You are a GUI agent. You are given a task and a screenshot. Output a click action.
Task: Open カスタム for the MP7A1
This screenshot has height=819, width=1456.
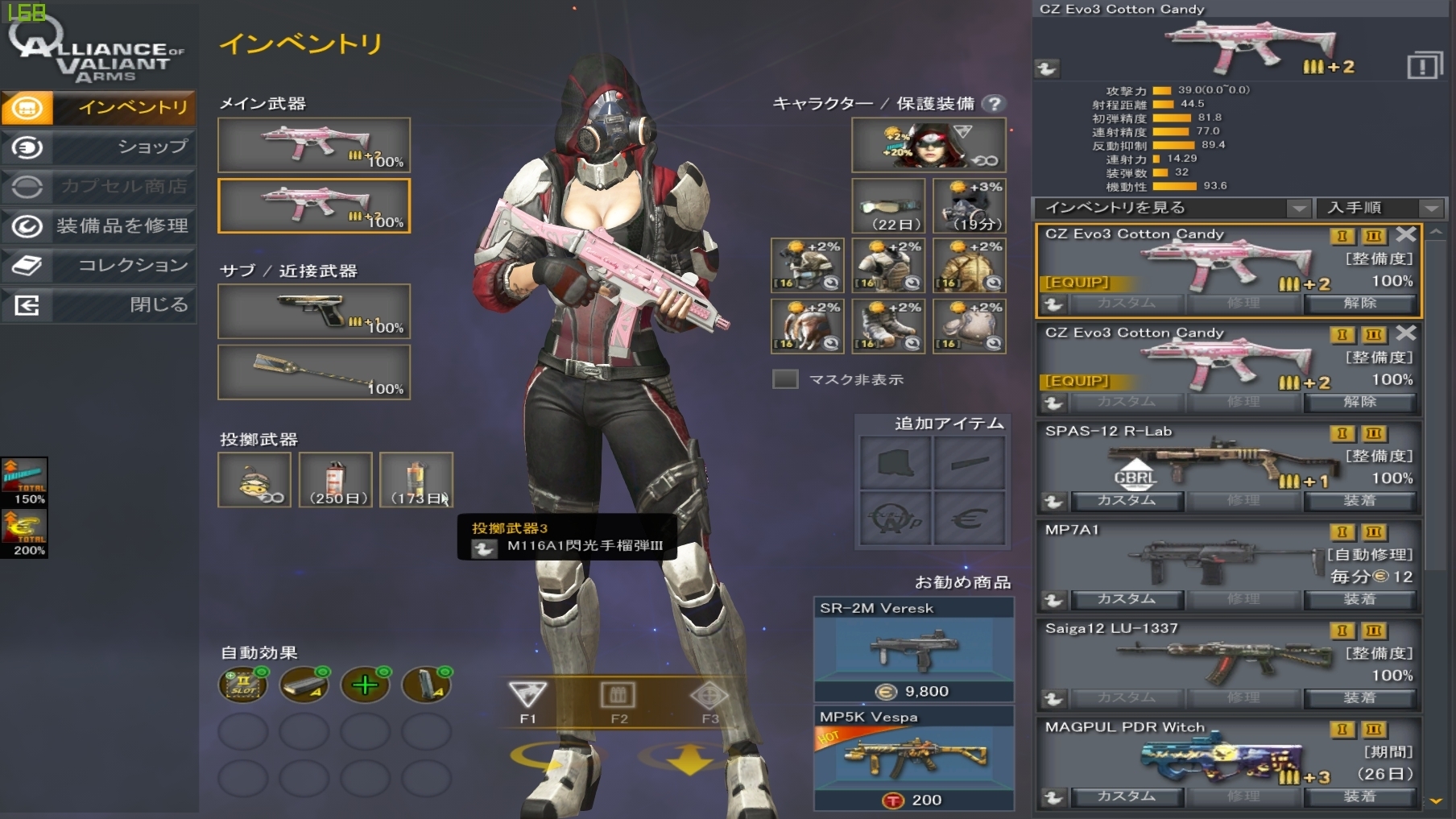tap(1126, 599)
